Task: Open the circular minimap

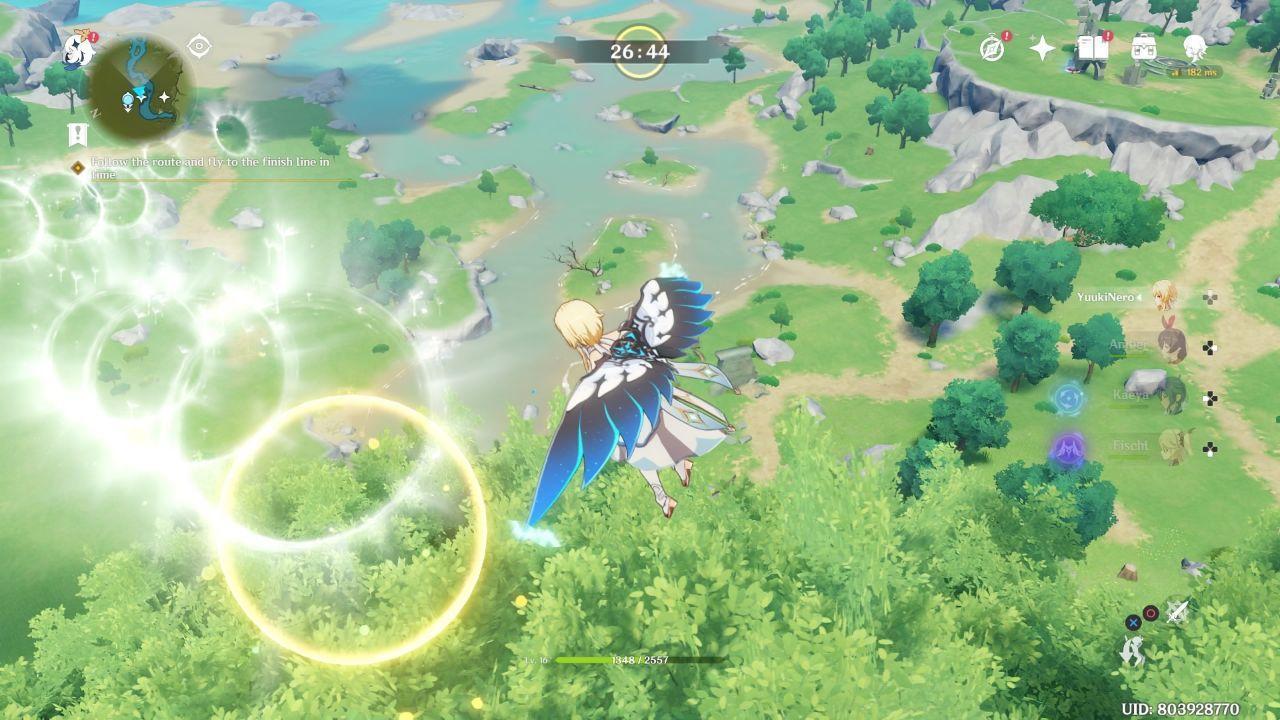Action: 140,89
